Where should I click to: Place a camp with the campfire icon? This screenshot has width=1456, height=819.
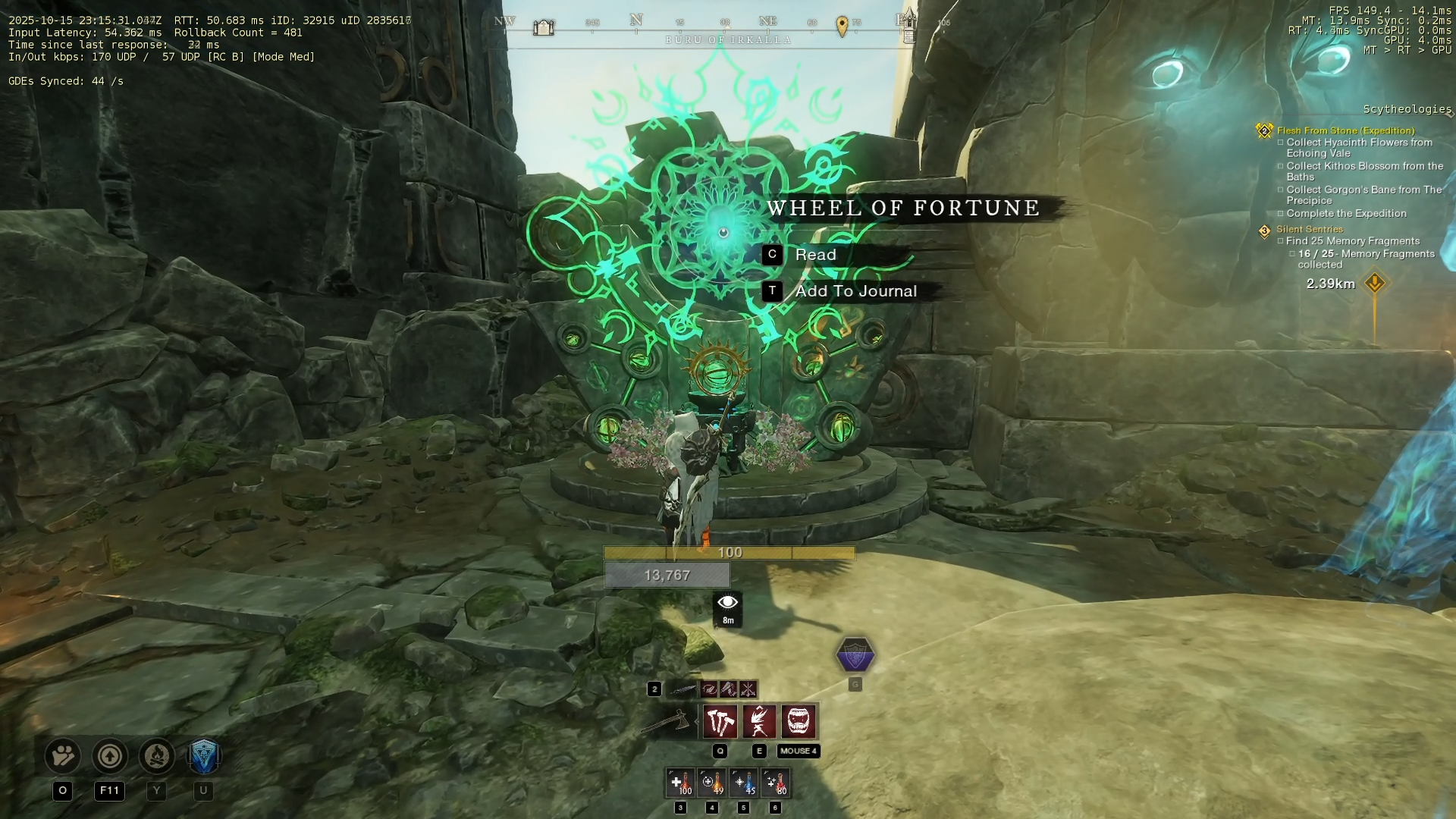point(157,756)
